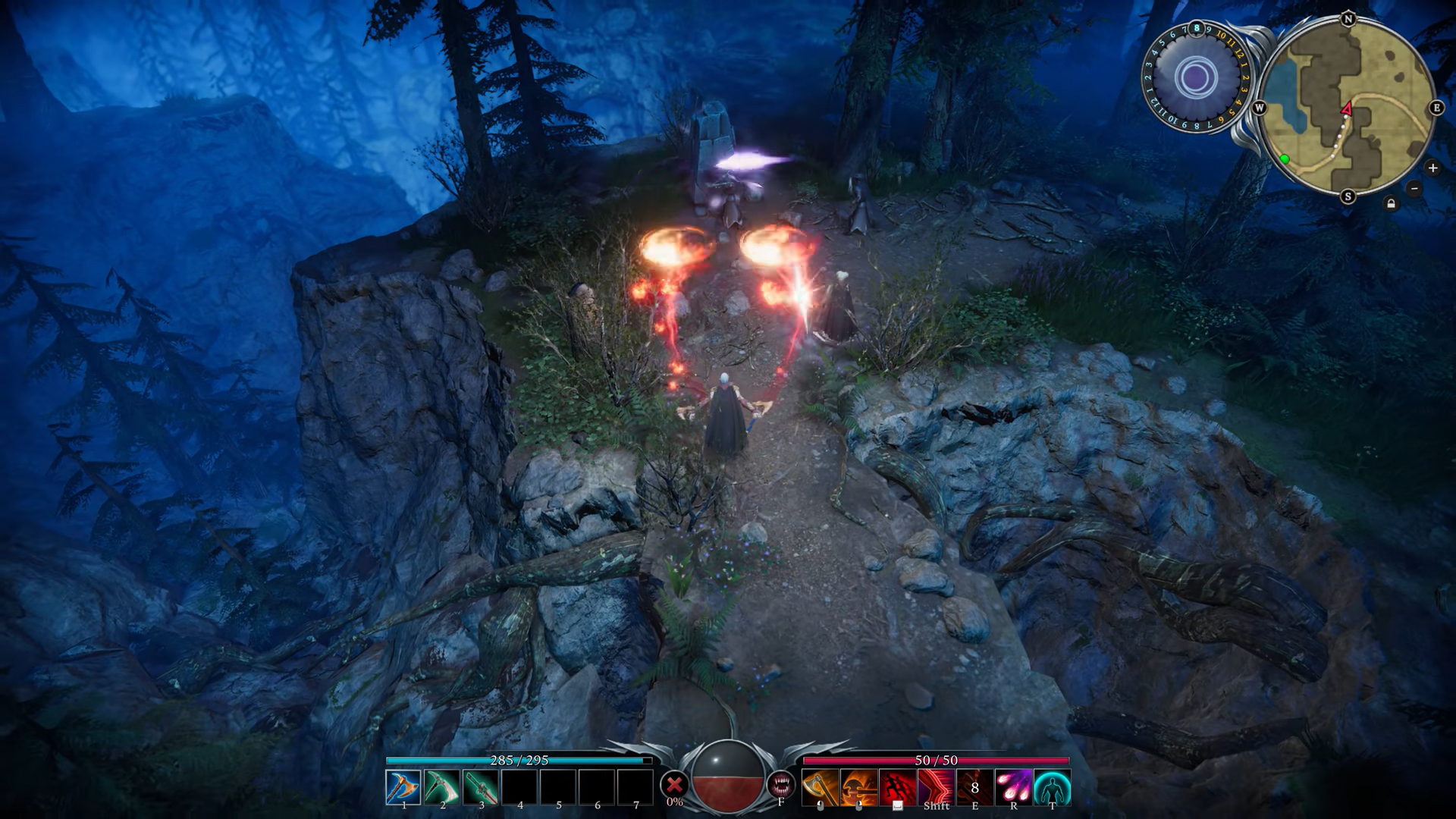Equip the scythe in hotbar slot 2
The height and width of the screenshot is (819, 1456).
[441, 787]
